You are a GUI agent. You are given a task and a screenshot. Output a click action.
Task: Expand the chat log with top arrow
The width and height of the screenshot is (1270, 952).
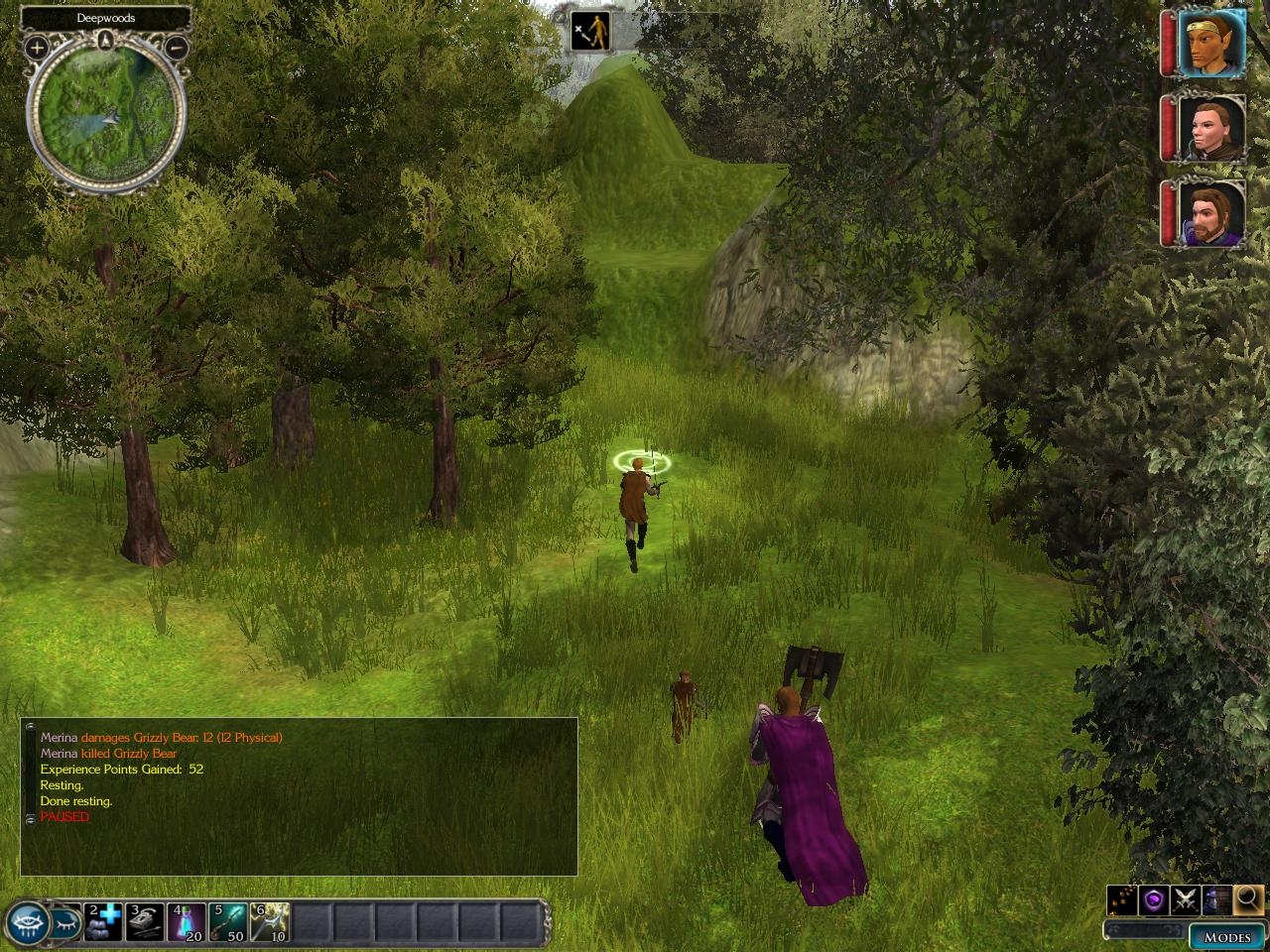(30, 727)
